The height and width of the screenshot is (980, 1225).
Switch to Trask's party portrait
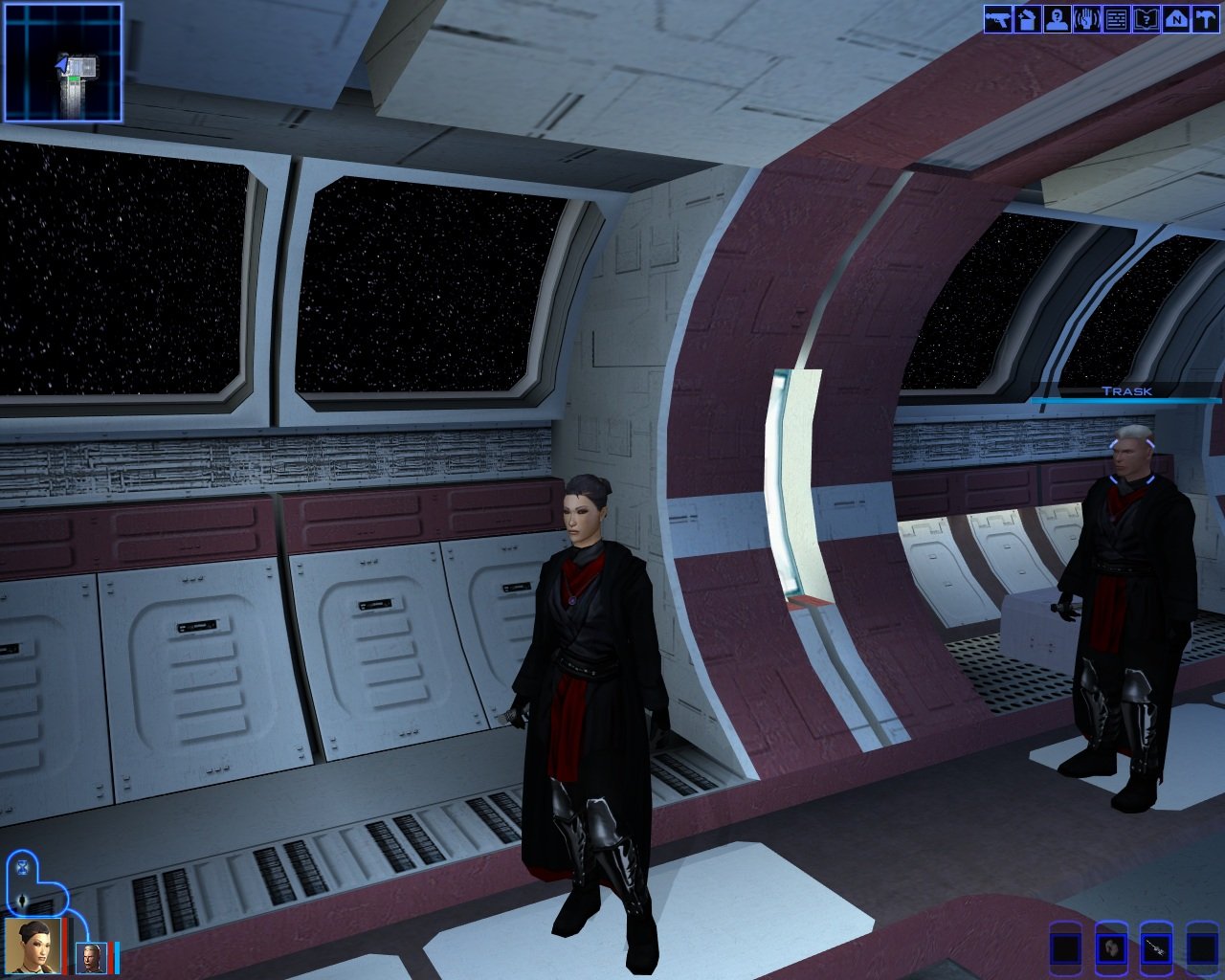point(92,957)
